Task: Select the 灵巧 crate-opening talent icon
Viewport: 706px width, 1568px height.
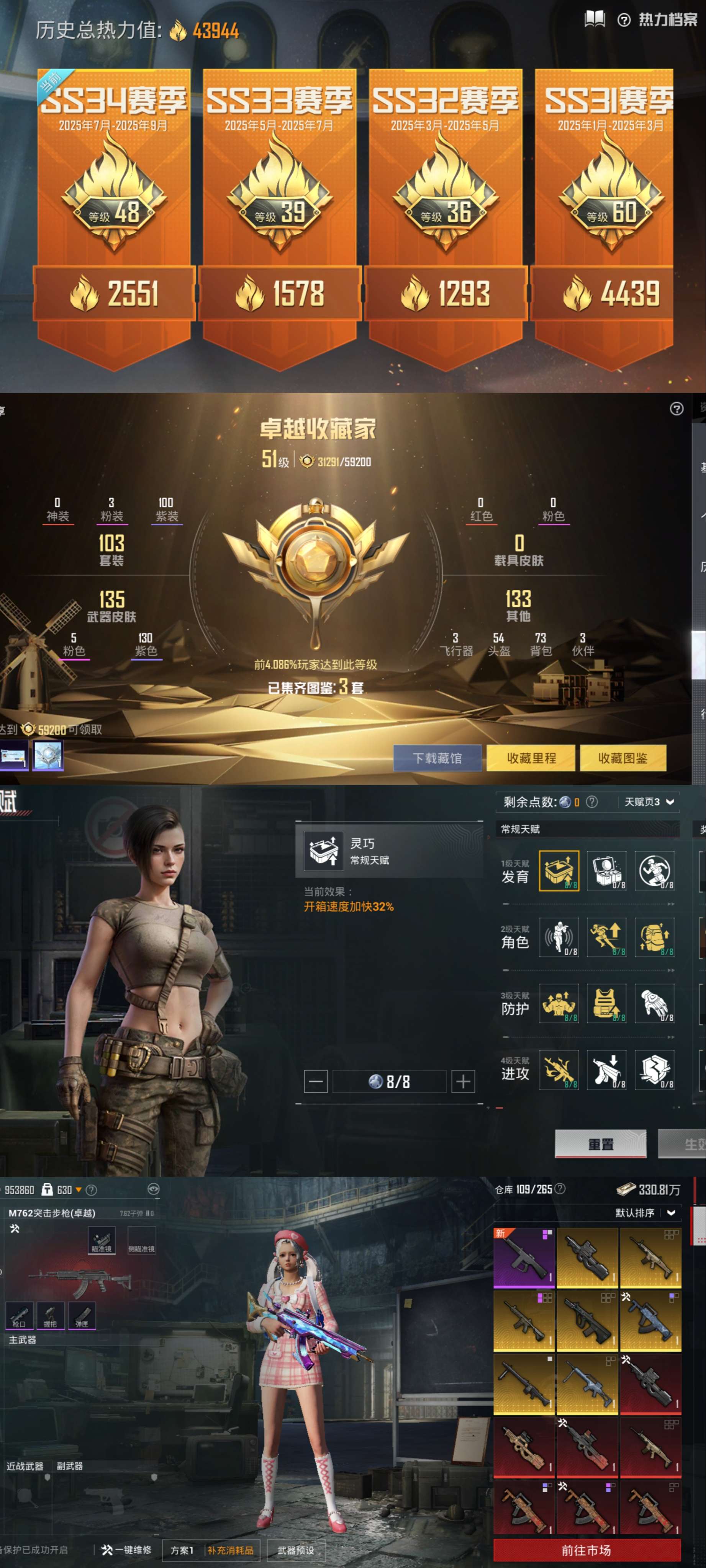Action: (x=559, y=871)
